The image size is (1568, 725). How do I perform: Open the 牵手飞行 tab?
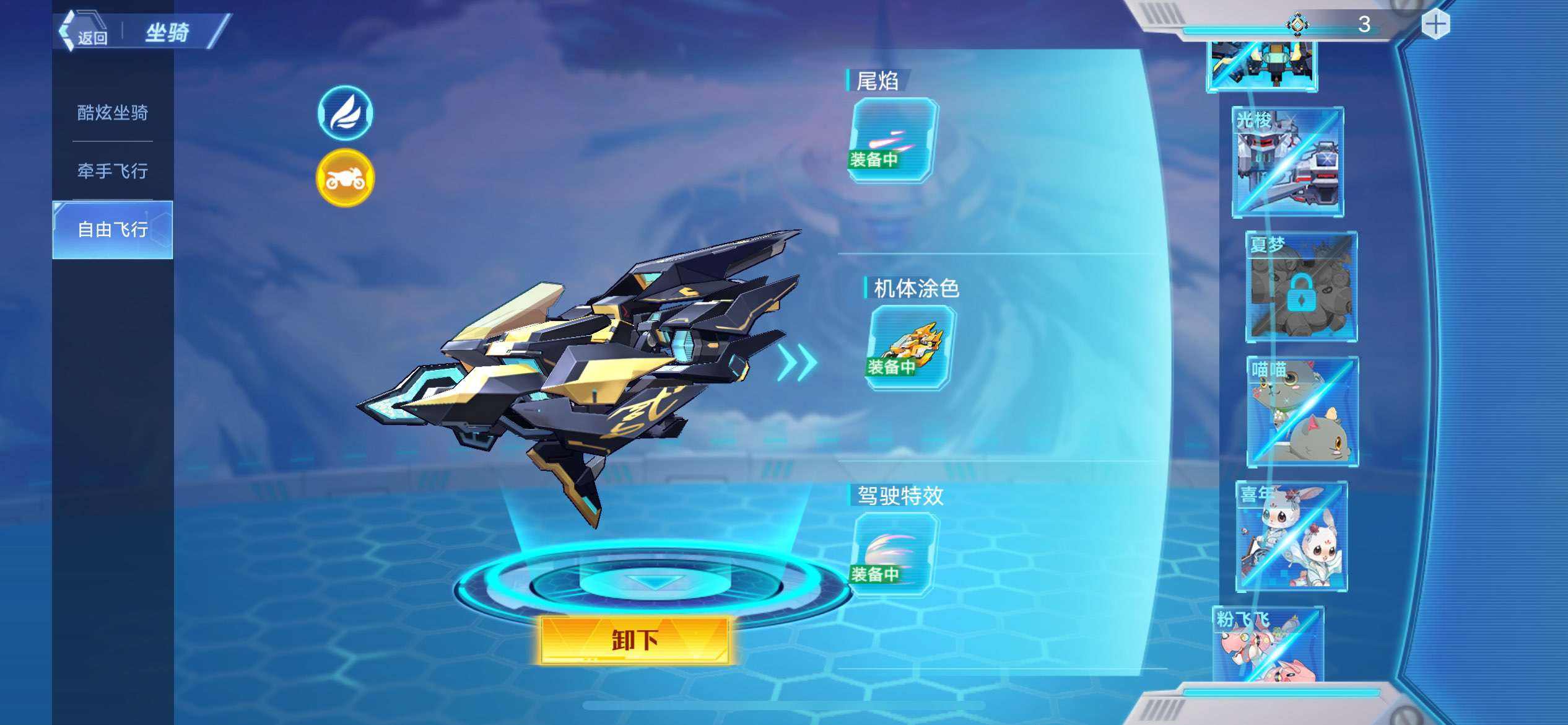tap(112, 170)
